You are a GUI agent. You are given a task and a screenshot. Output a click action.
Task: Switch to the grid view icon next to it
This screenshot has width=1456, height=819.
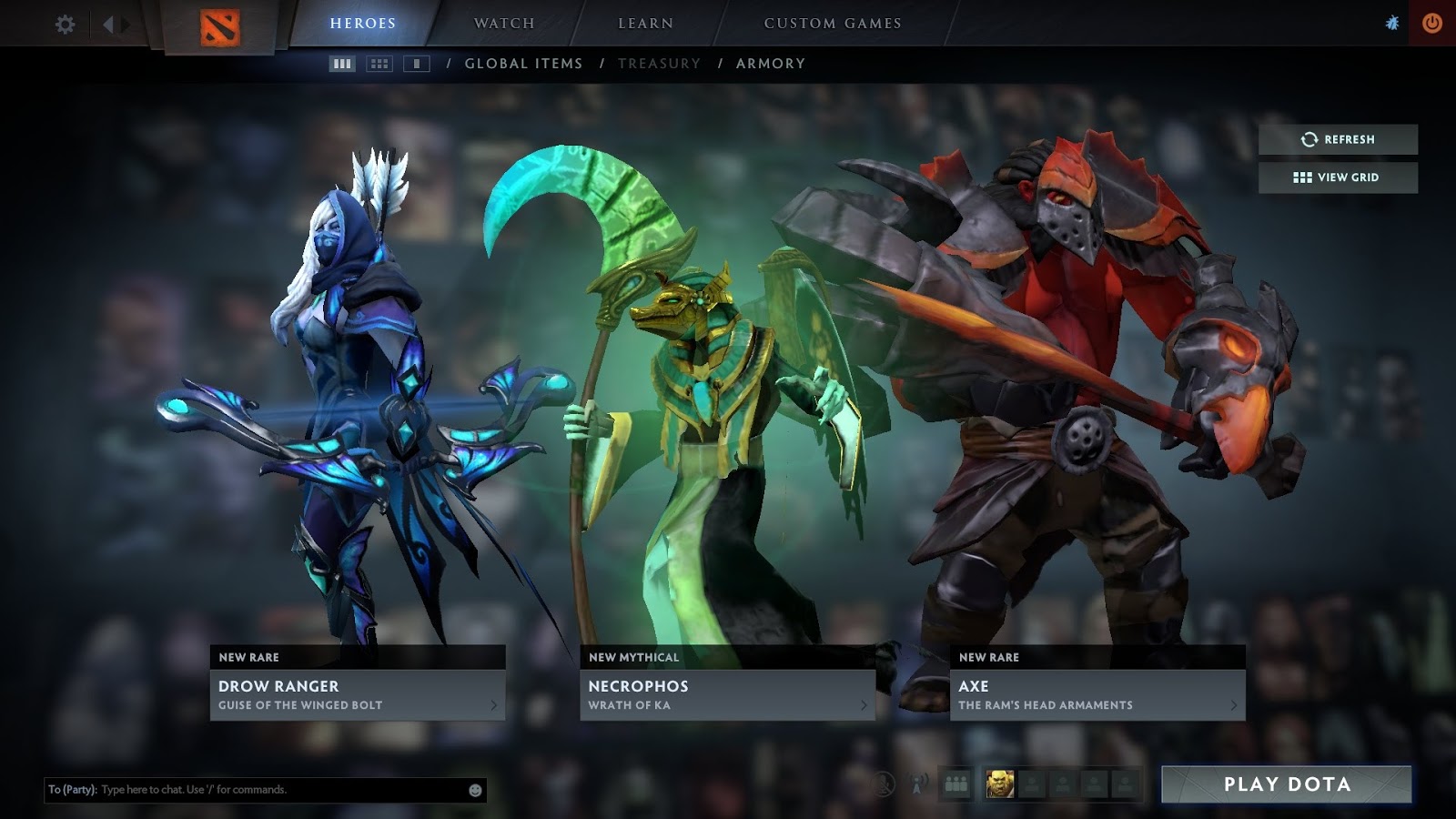[378, 64]
